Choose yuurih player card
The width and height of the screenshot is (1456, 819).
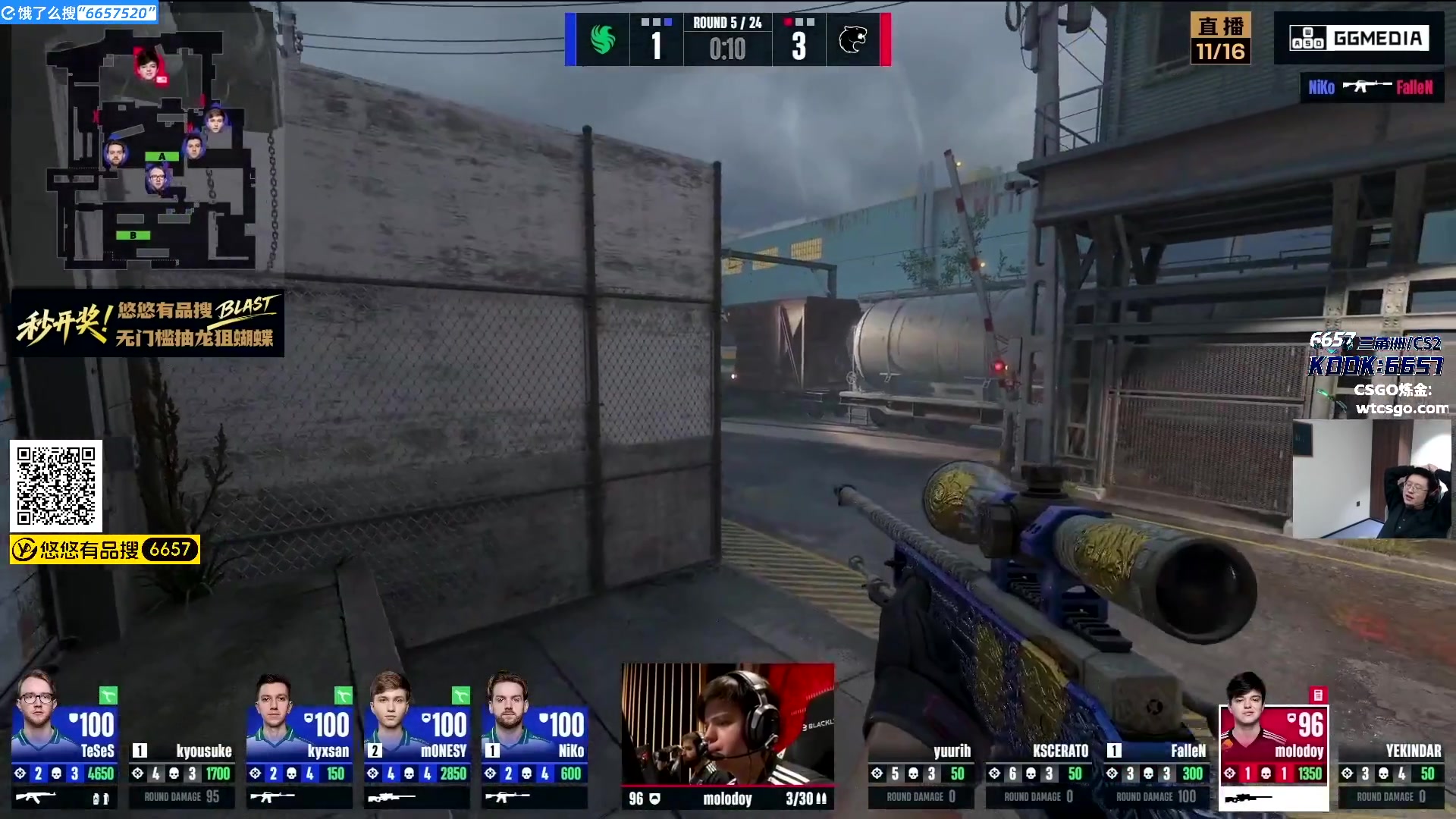[x=921, y=772]
